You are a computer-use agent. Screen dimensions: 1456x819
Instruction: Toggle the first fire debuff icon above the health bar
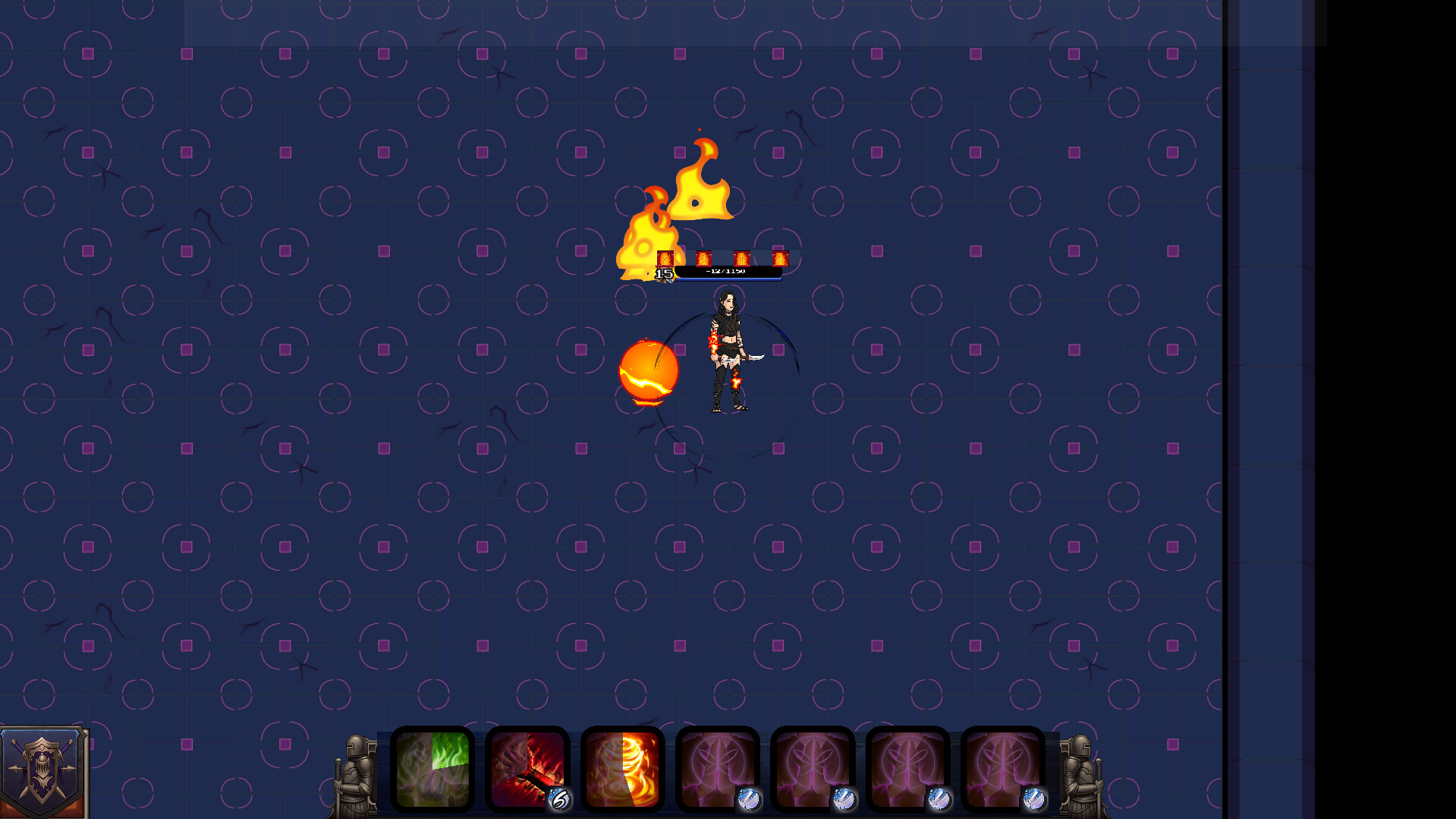tap(665, 258)
